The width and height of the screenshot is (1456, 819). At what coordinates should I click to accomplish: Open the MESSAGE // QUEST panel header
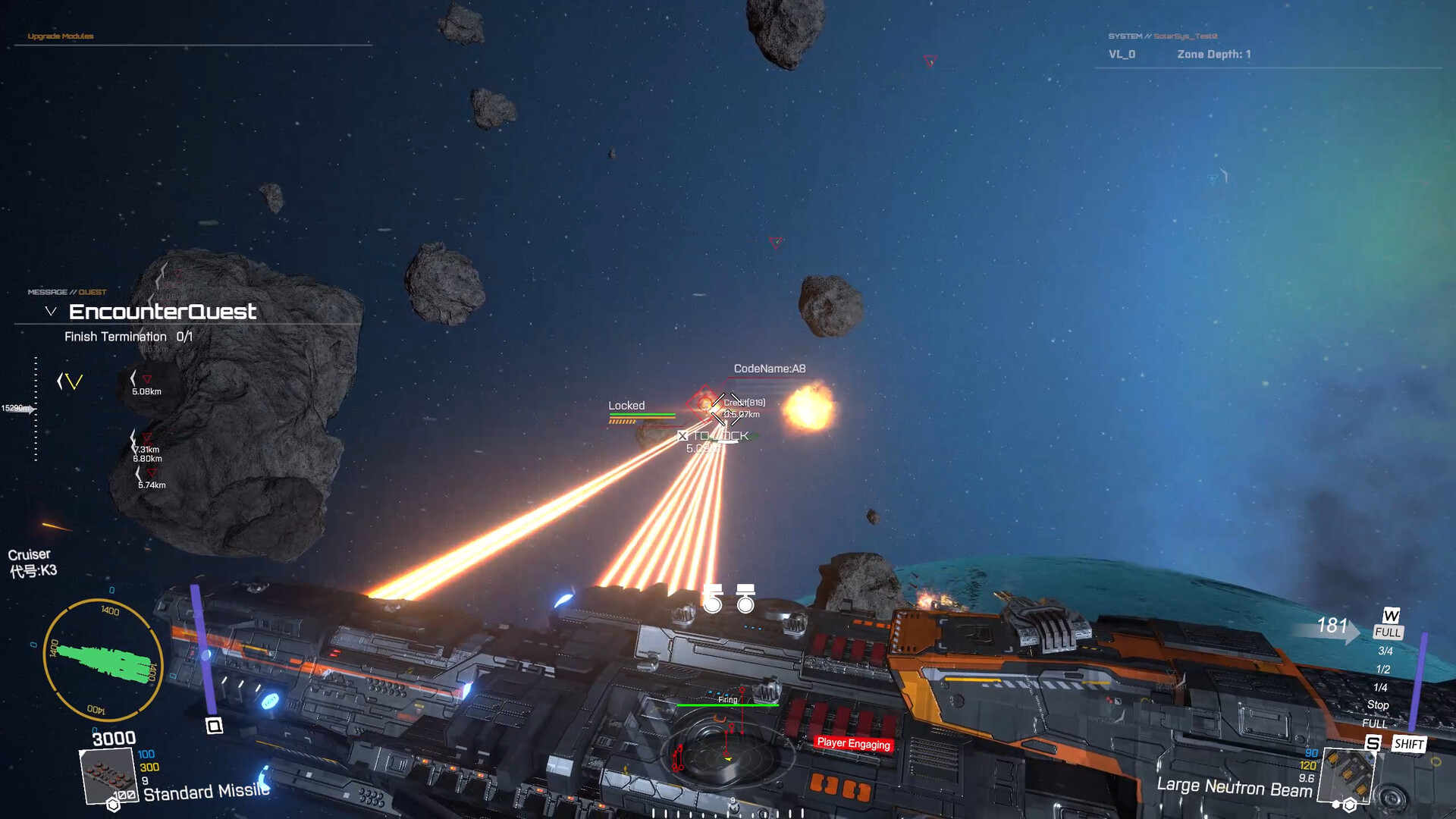click(x=66, y=290)
